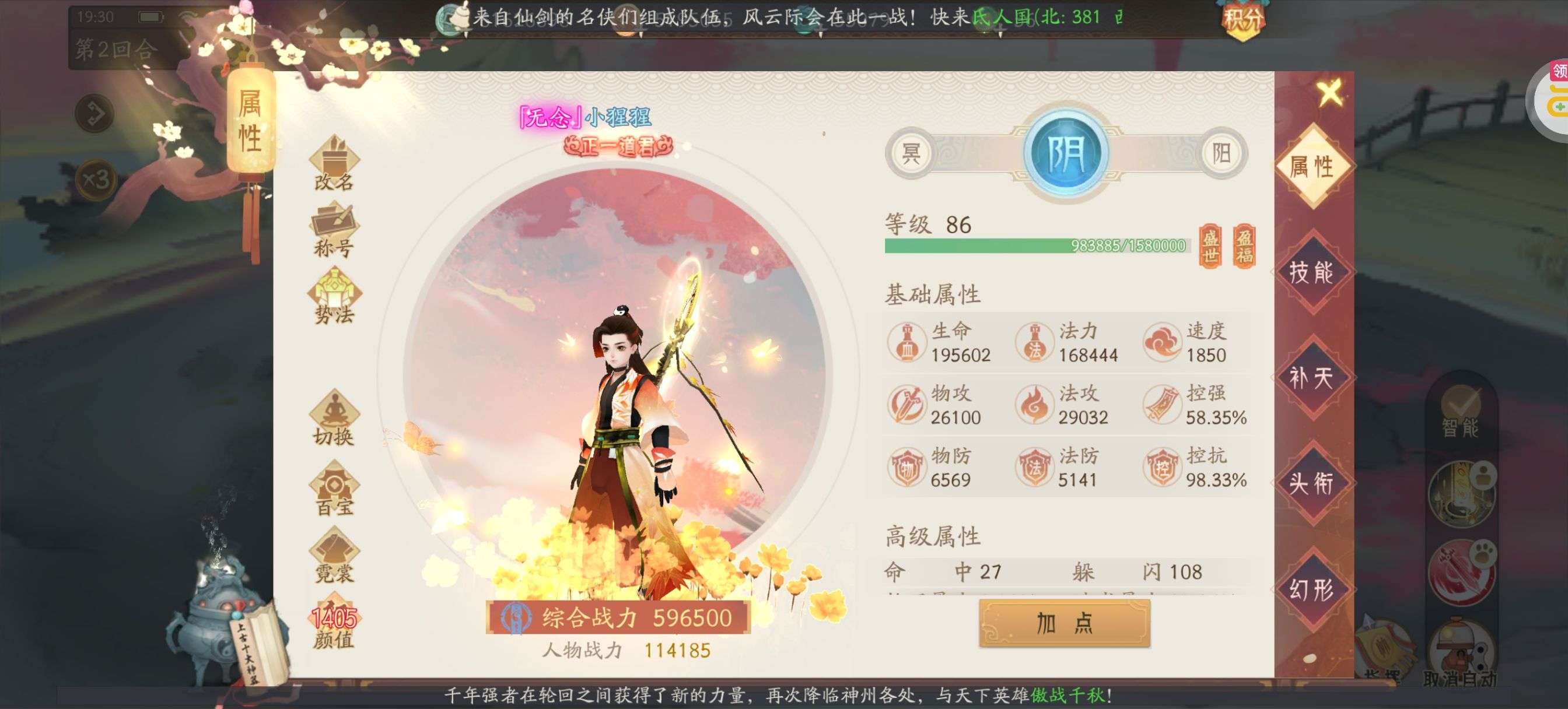Click the 切换 switch icon

(x=334, y=420)
